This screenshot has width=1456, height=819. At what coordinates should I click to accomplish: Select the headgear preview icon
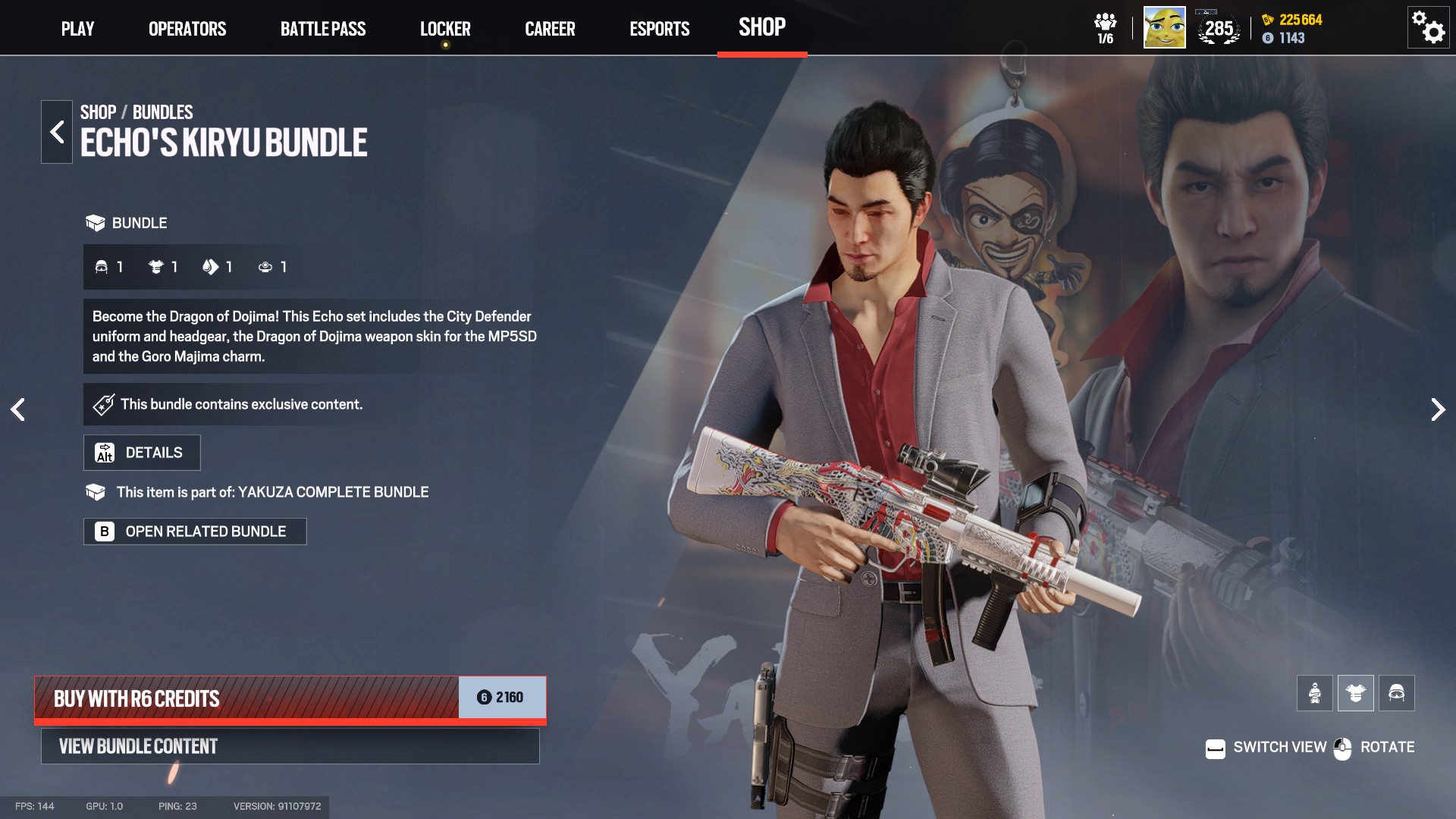pyautogui.click(x=1396, y=693)
